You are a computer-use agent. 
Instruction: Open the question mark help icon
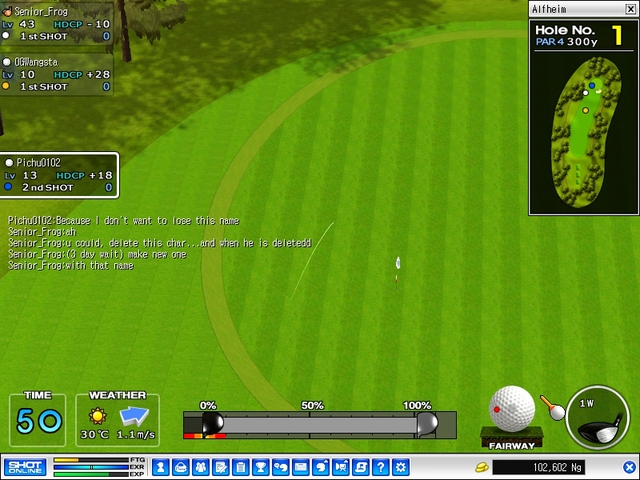381,467
